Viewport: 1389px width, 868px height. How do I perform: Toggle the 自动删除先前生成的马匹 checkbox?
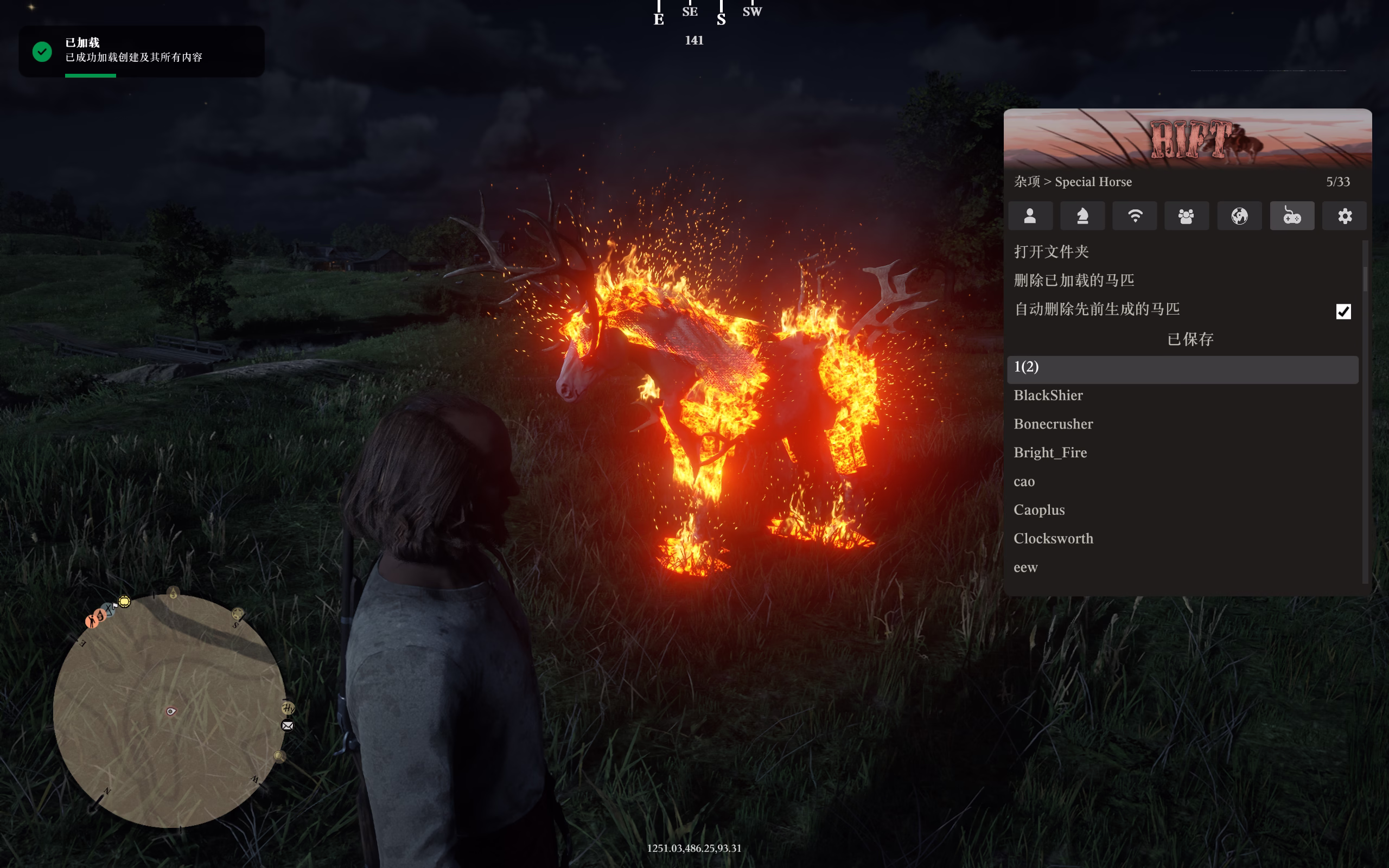tap(1343, 311)
